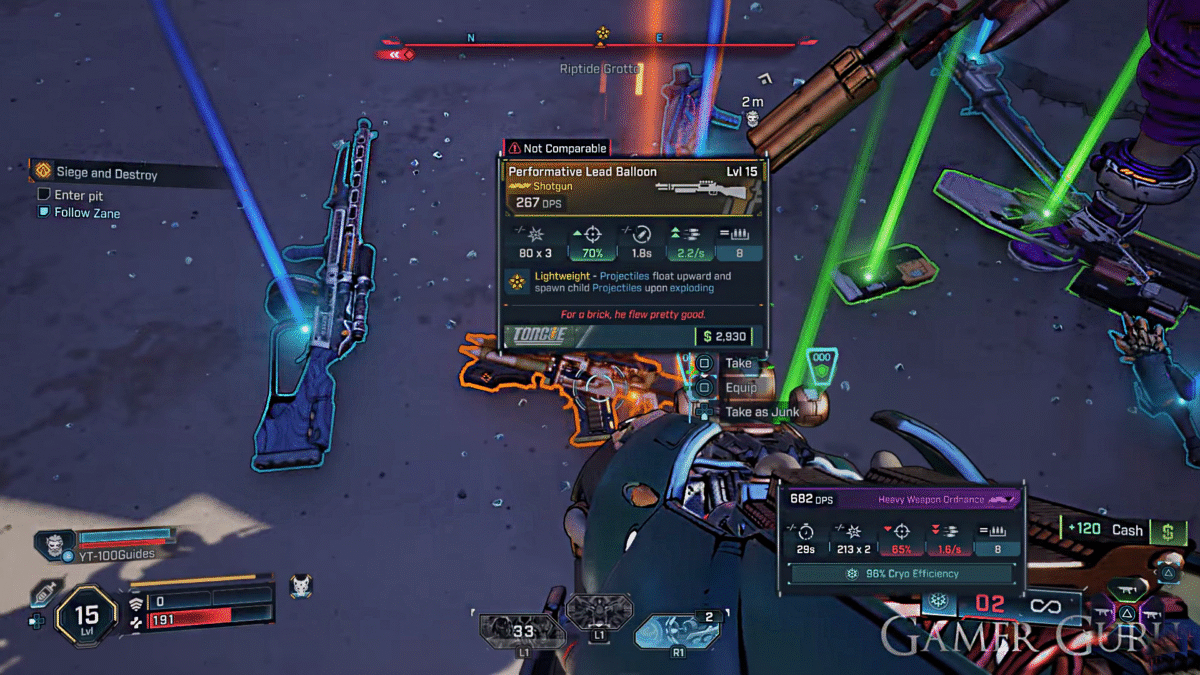Click the pet companion icon beside shield bar

(x=299, y=586)
